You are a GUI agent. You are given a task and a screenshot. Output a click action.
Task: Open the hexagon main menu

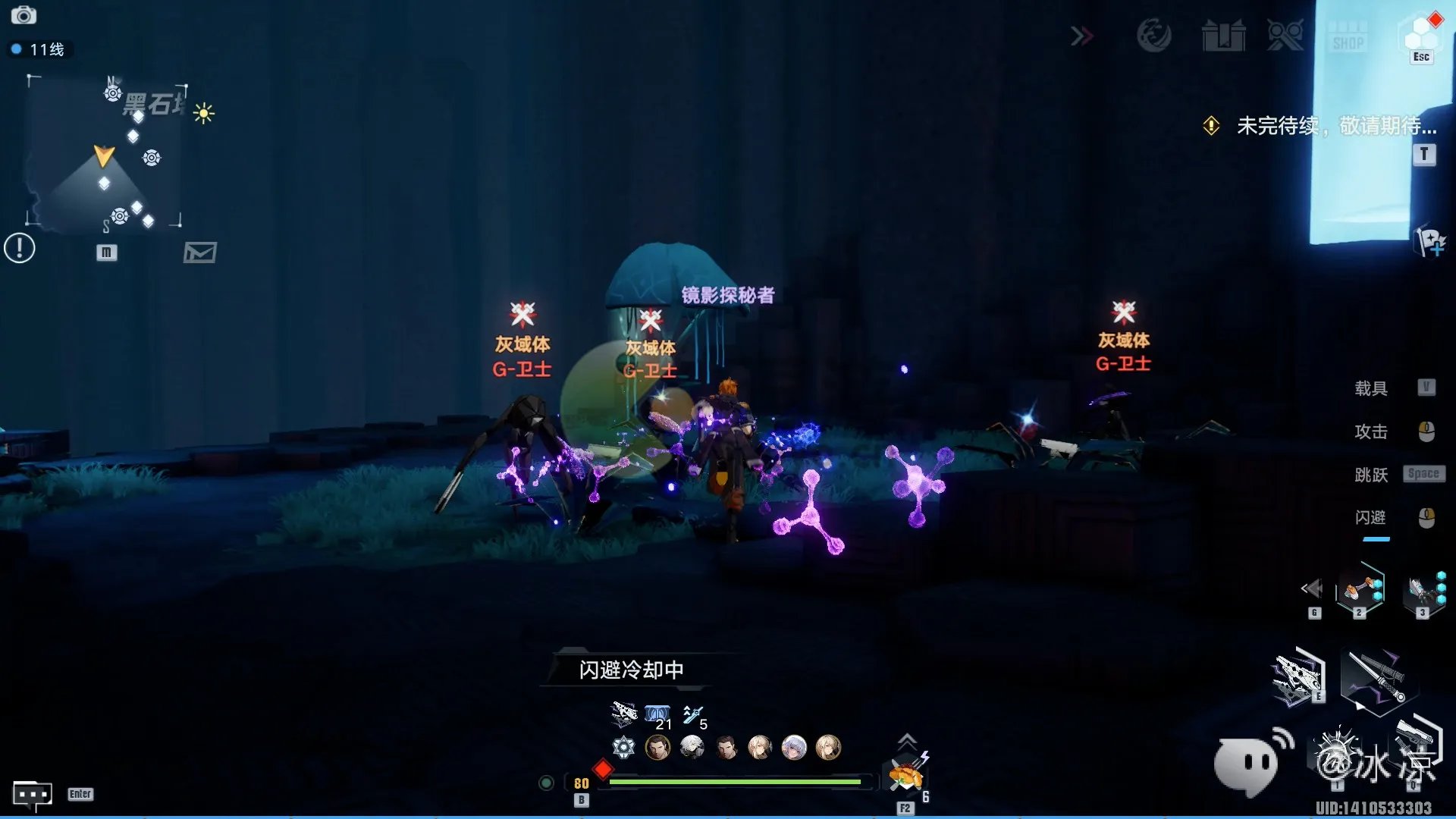(1420, 34)
